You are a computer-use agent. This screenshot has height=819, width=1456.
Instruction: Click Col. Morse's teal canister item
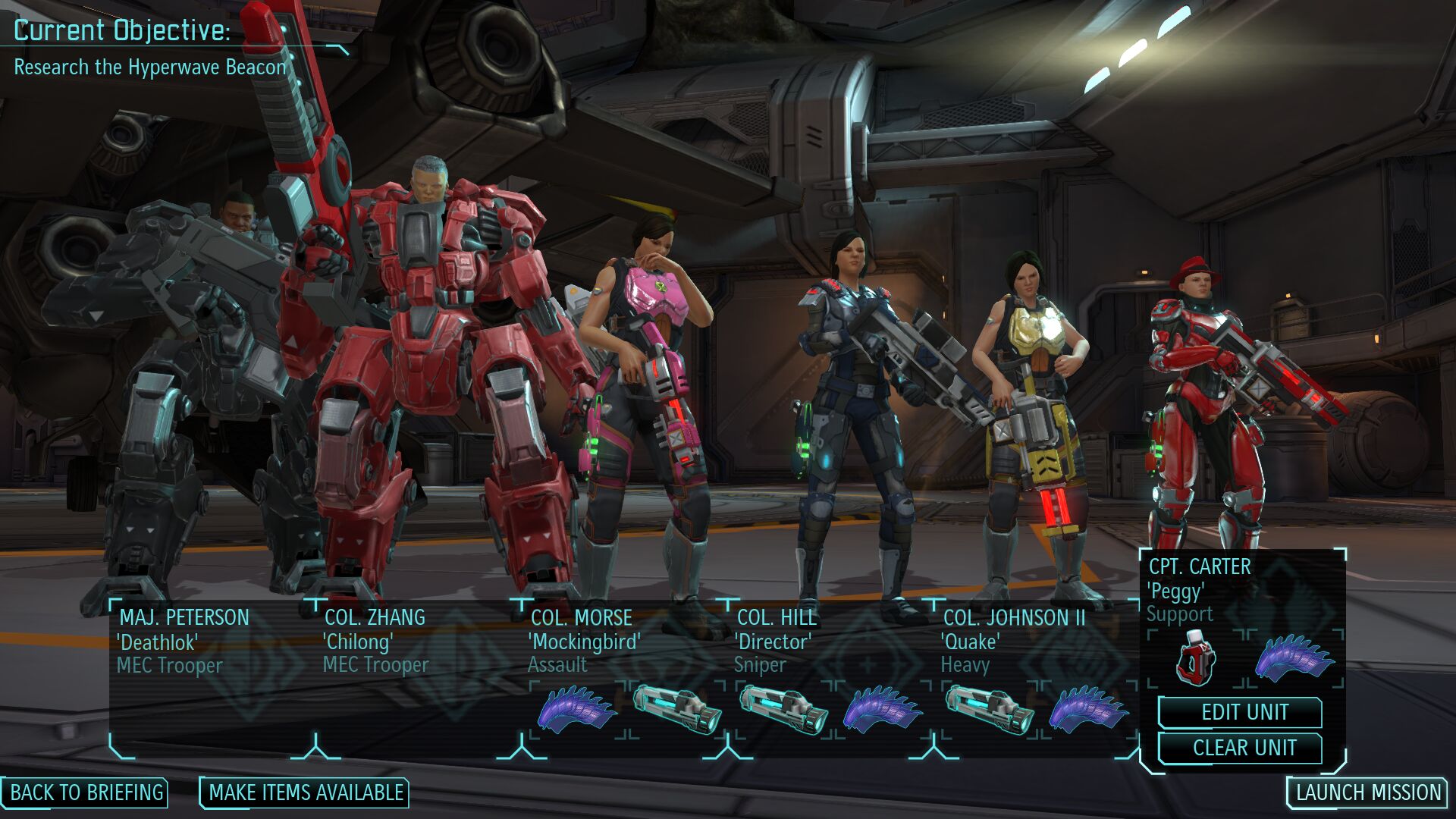(x=676, y=710)
